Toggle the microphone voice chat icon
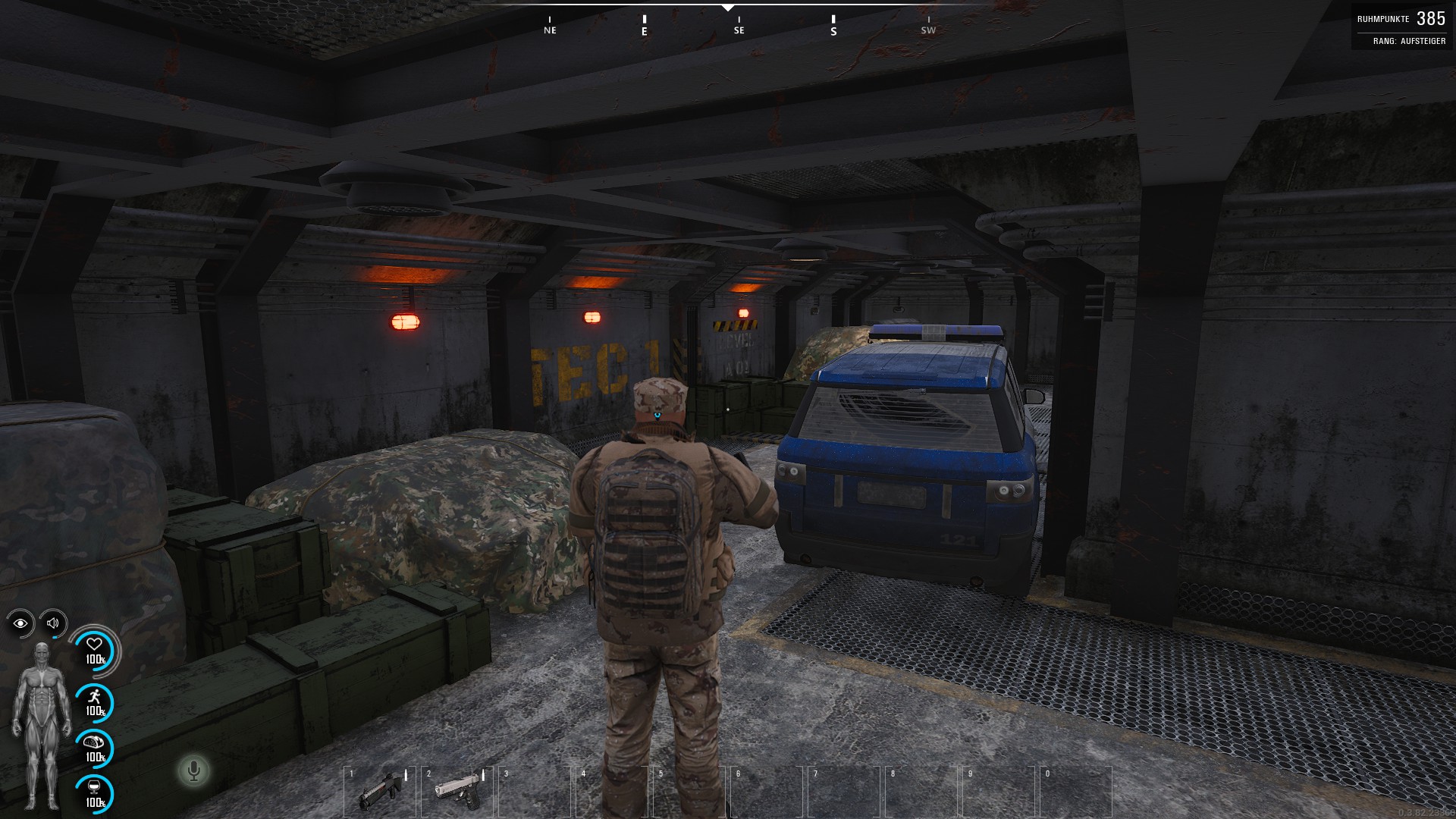This screenshot has height=819, width=1456. coord(193,771)
